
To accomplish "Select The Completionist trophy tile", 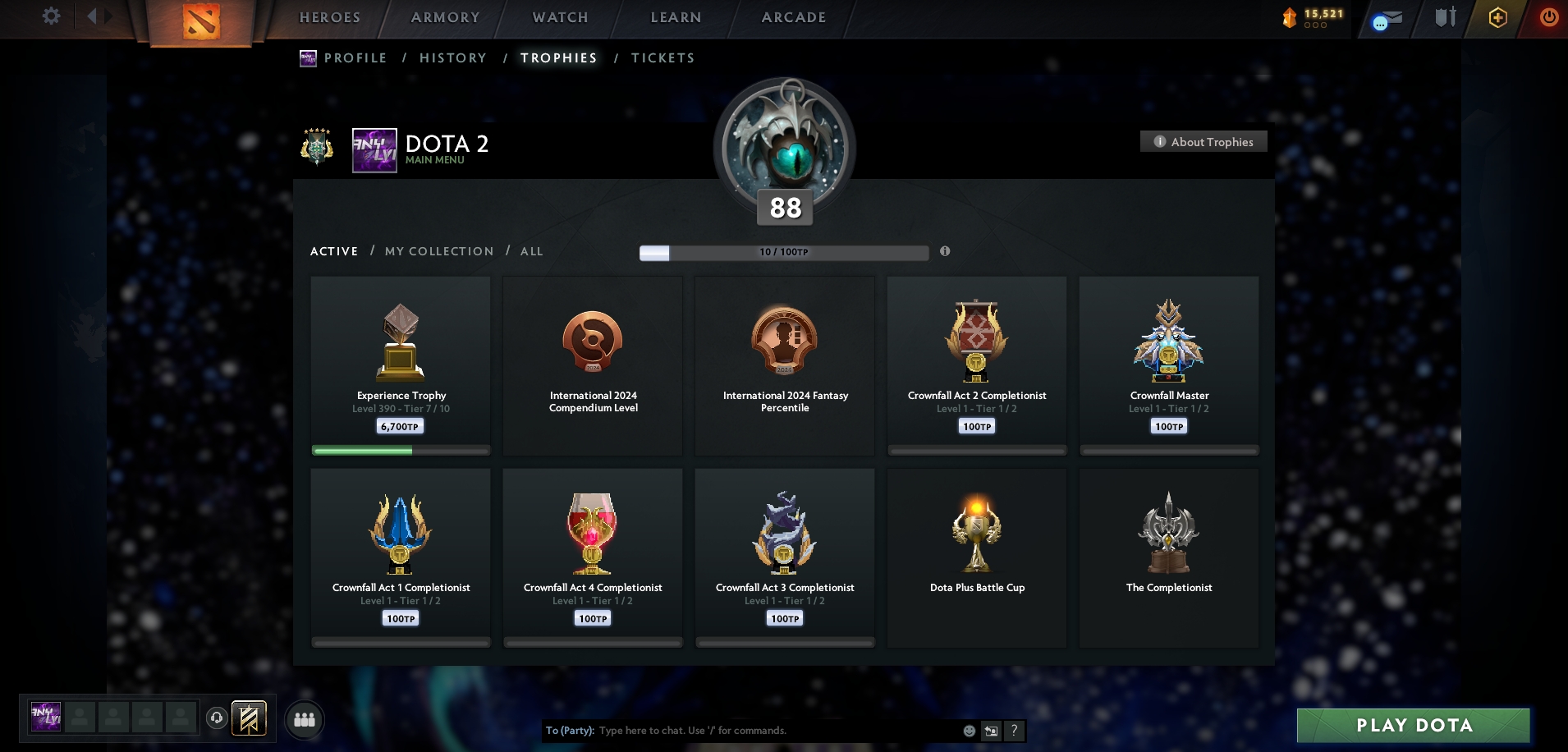I will pos(1169,557).
